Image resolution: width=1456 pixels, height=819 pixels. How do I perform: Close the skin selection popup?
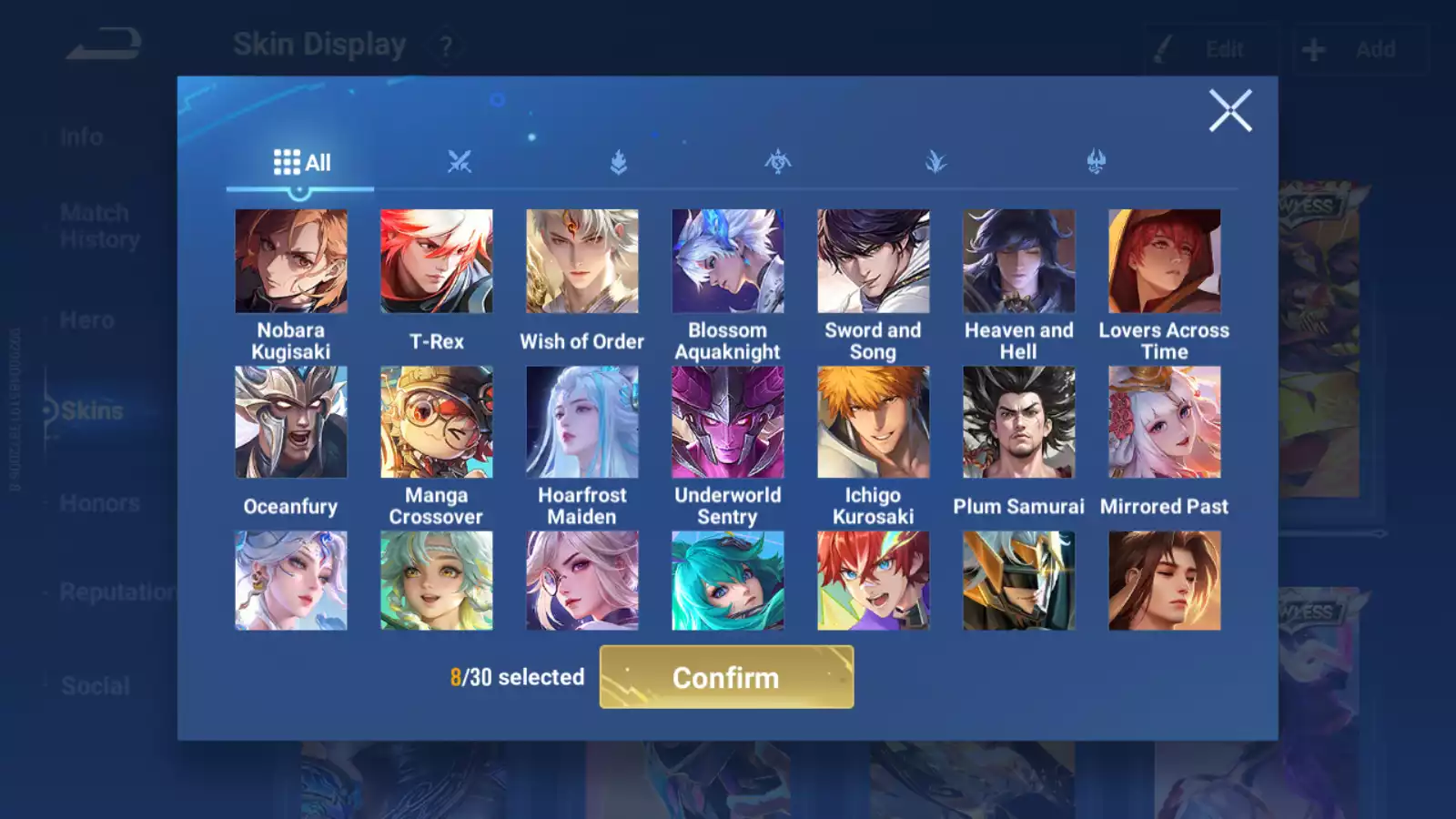click(1229, 111)
